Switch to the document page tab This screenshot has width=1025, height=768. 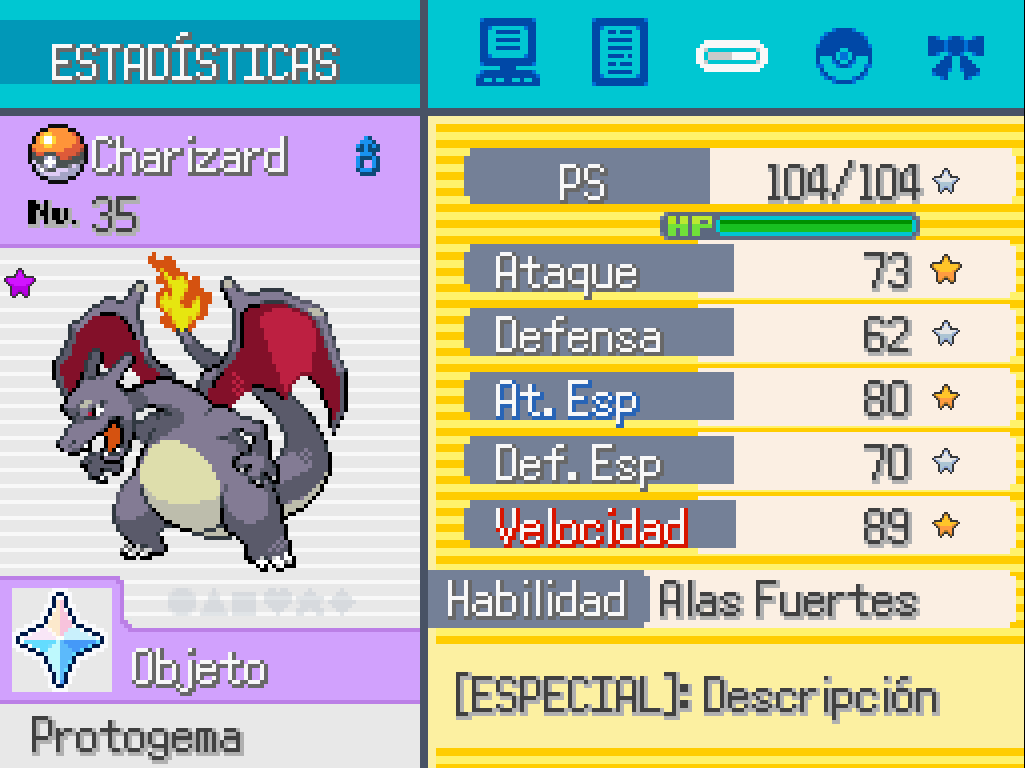coord(619,54)
